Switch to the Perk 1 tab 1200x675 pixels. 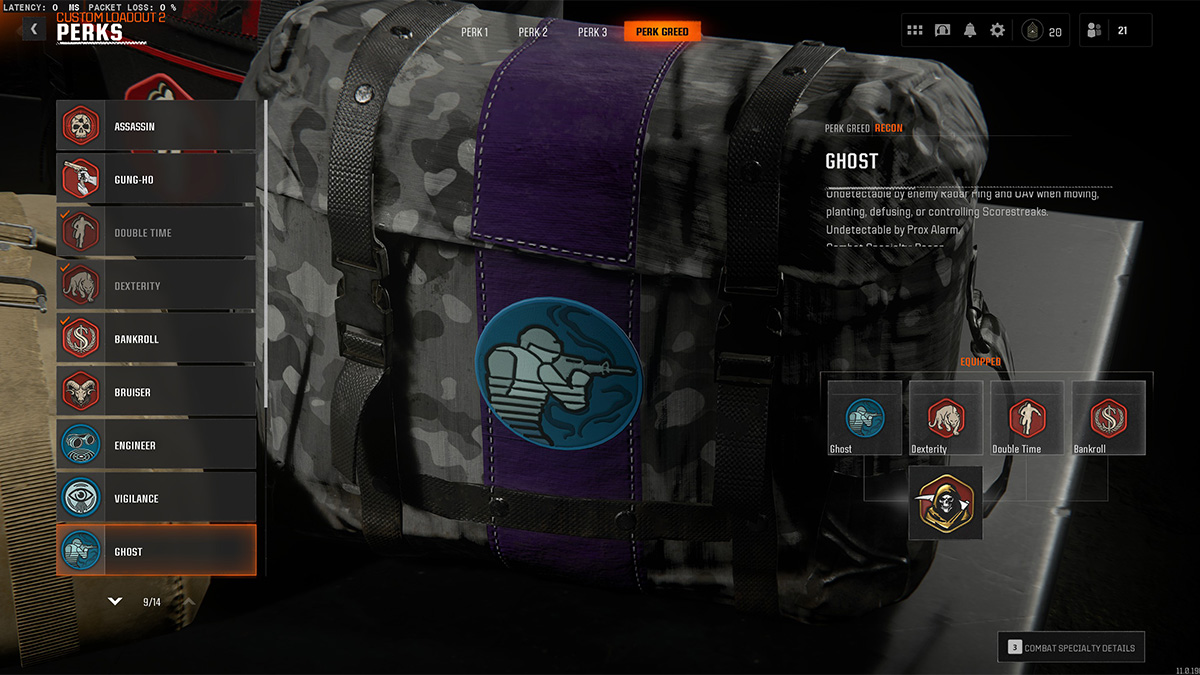click(474, 32)
